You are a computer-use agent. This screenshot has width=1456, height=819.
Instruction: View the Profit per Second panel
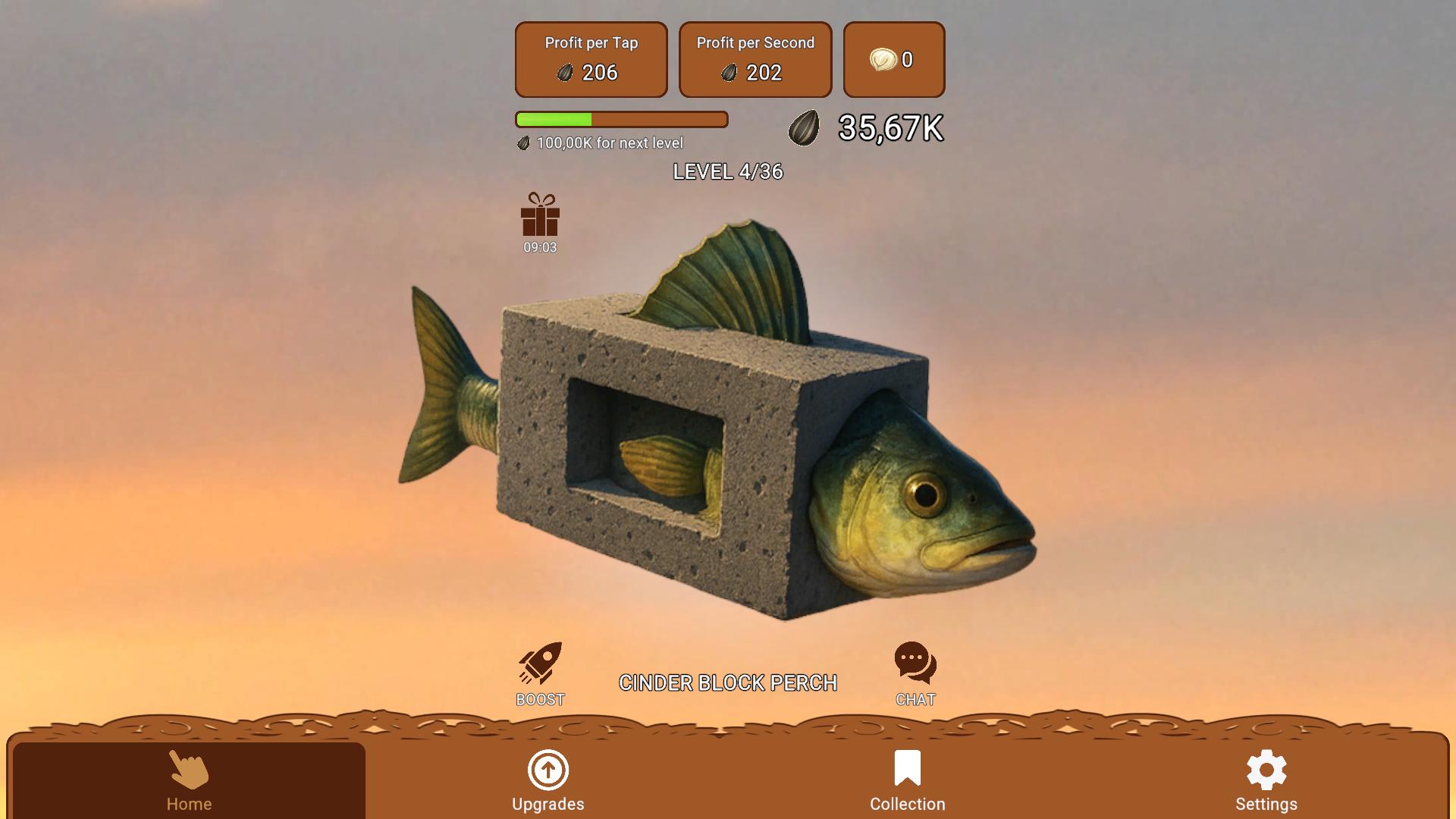(755, 59)
